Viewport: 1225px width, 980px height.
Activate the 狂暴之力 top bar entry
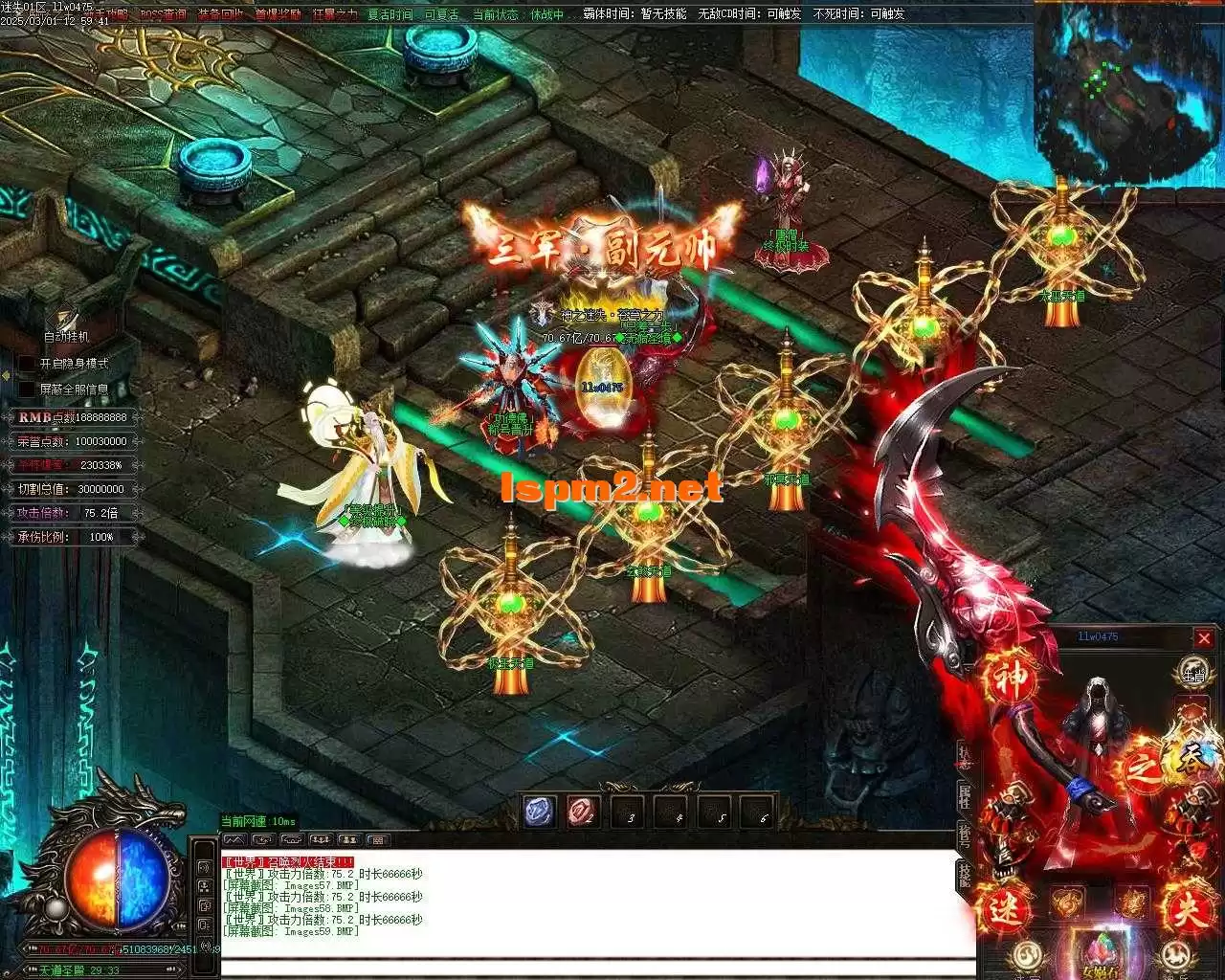(x=335, y=14)
